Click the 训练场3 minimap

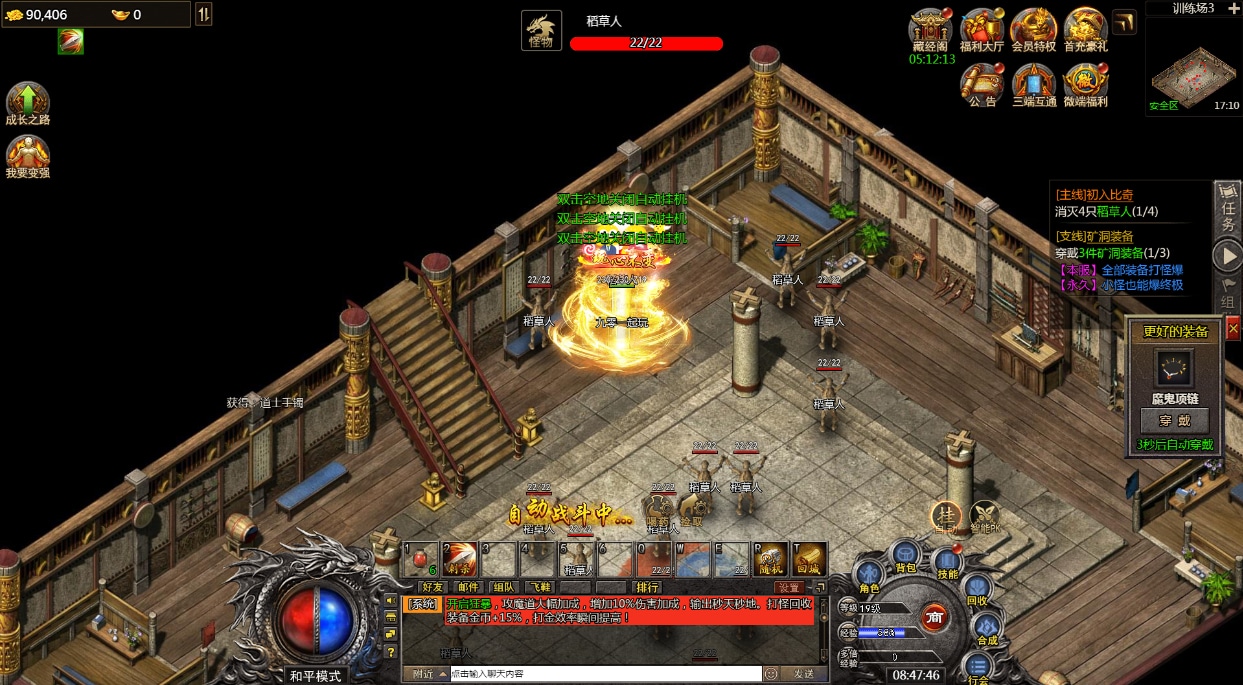coord(1193,67)
